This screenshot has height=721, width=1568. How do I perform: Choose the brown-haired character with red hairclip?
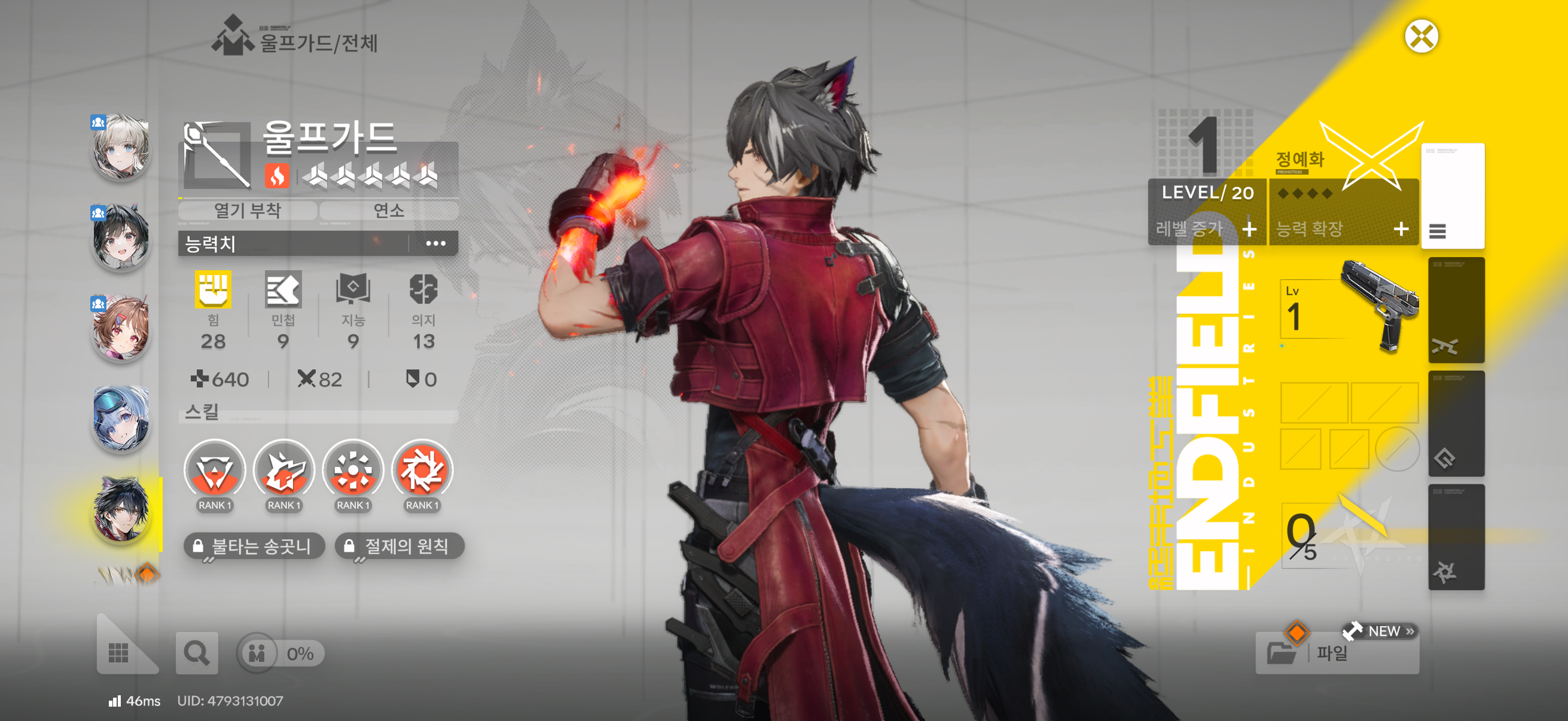tap(121, 329)
